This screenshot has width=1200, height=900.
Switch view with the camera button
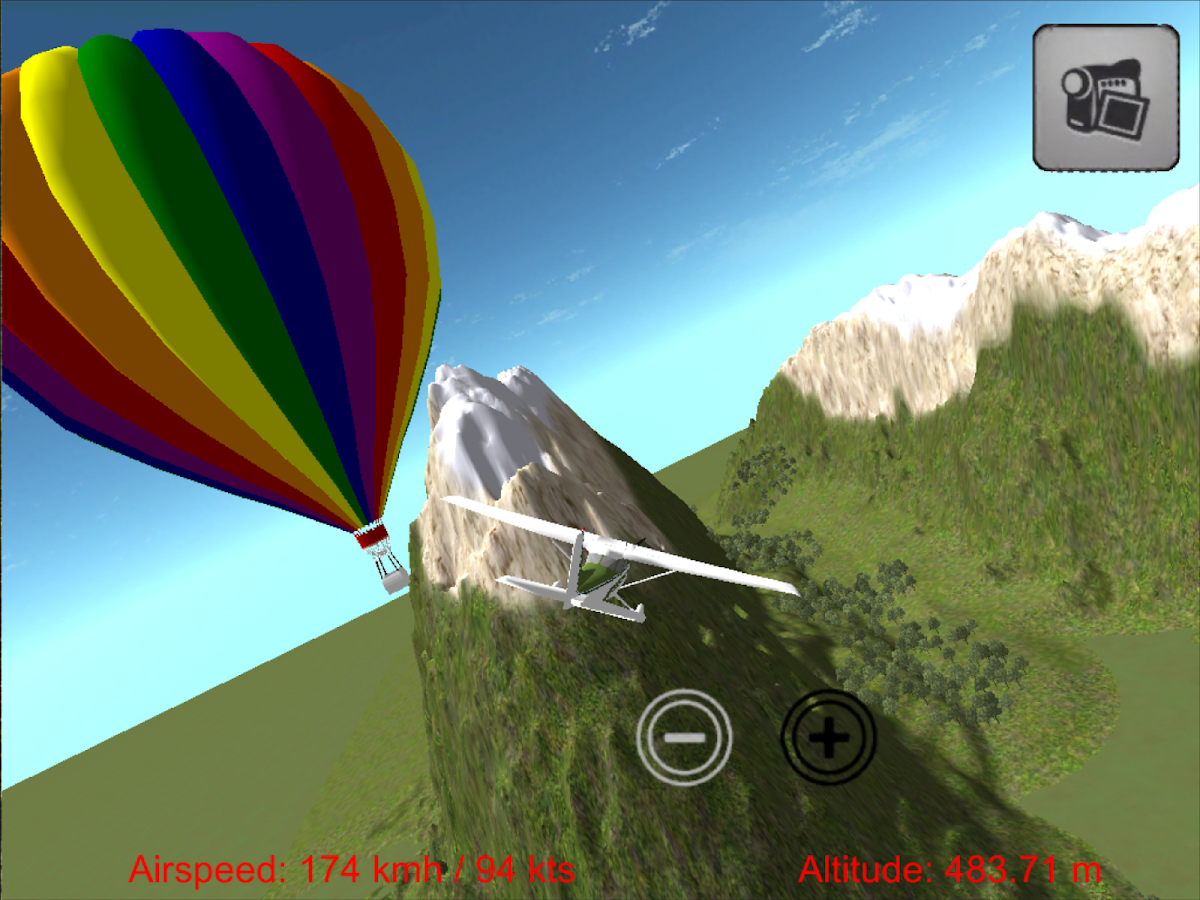[x=1105, y=97]
